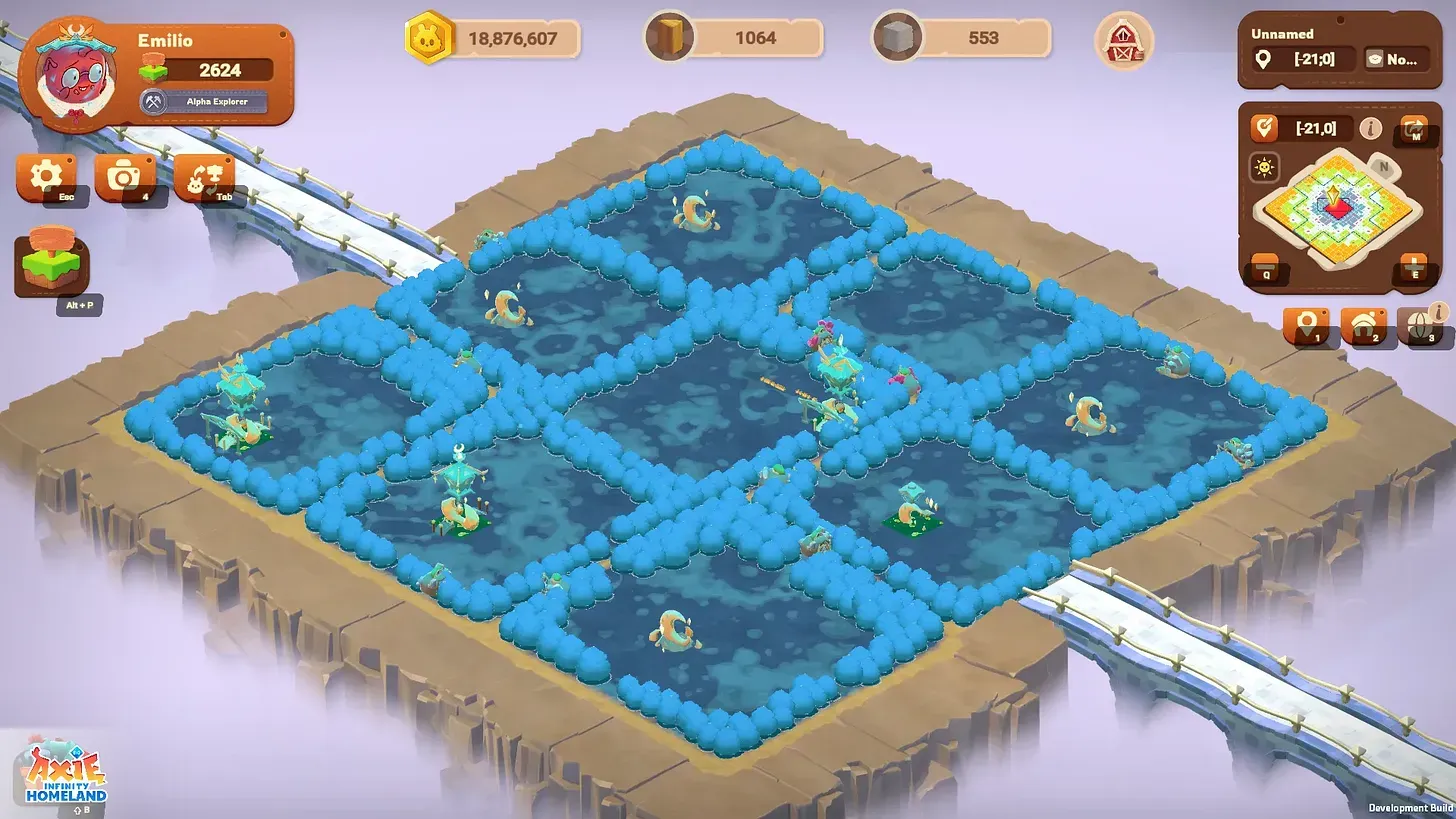1456x819 pixels.
Task: Expand the full map with the M control
Action: point(1413,129)
